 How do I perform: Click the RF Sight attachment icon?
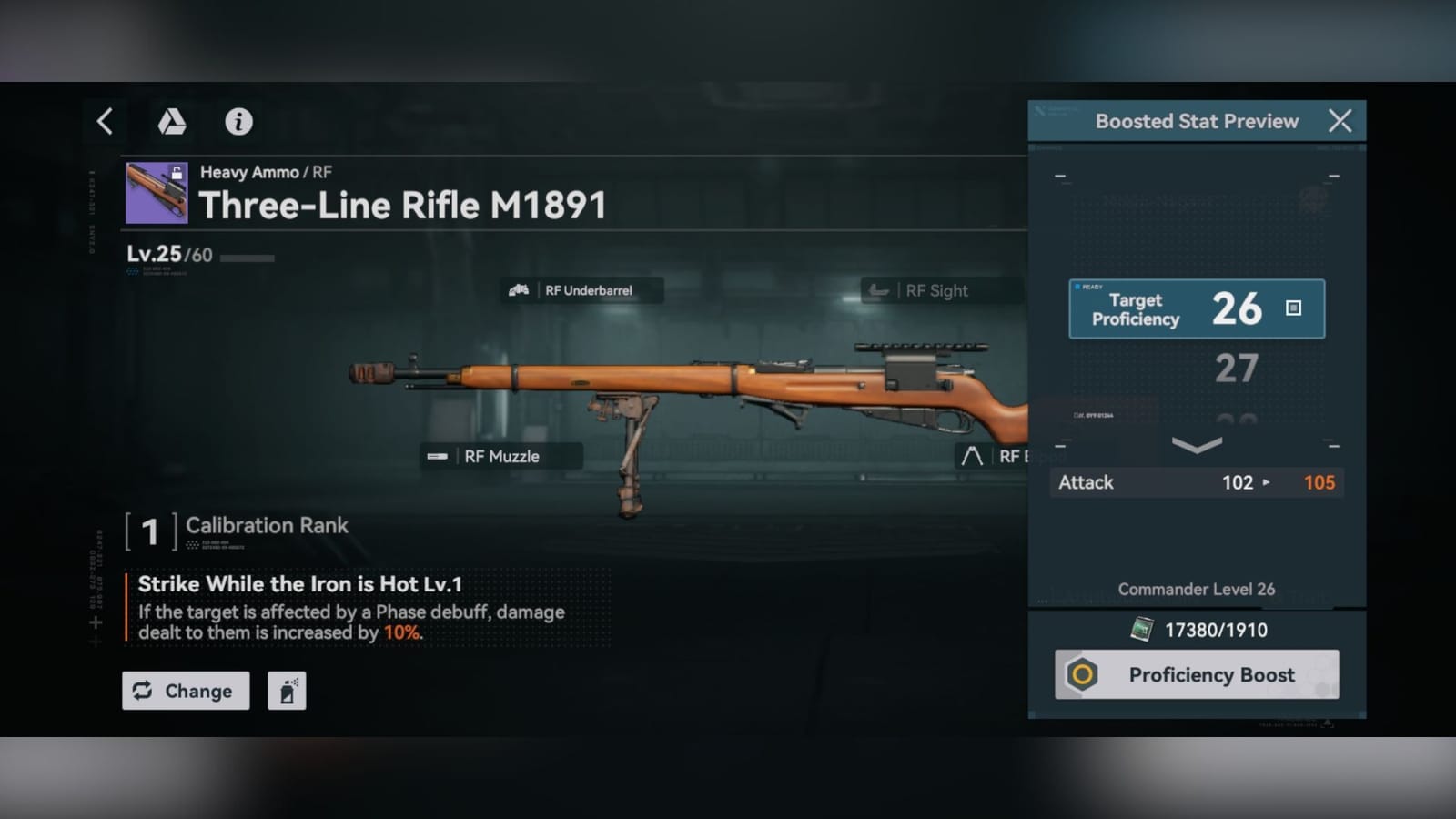pyautogui.click(x=876, y=290)
